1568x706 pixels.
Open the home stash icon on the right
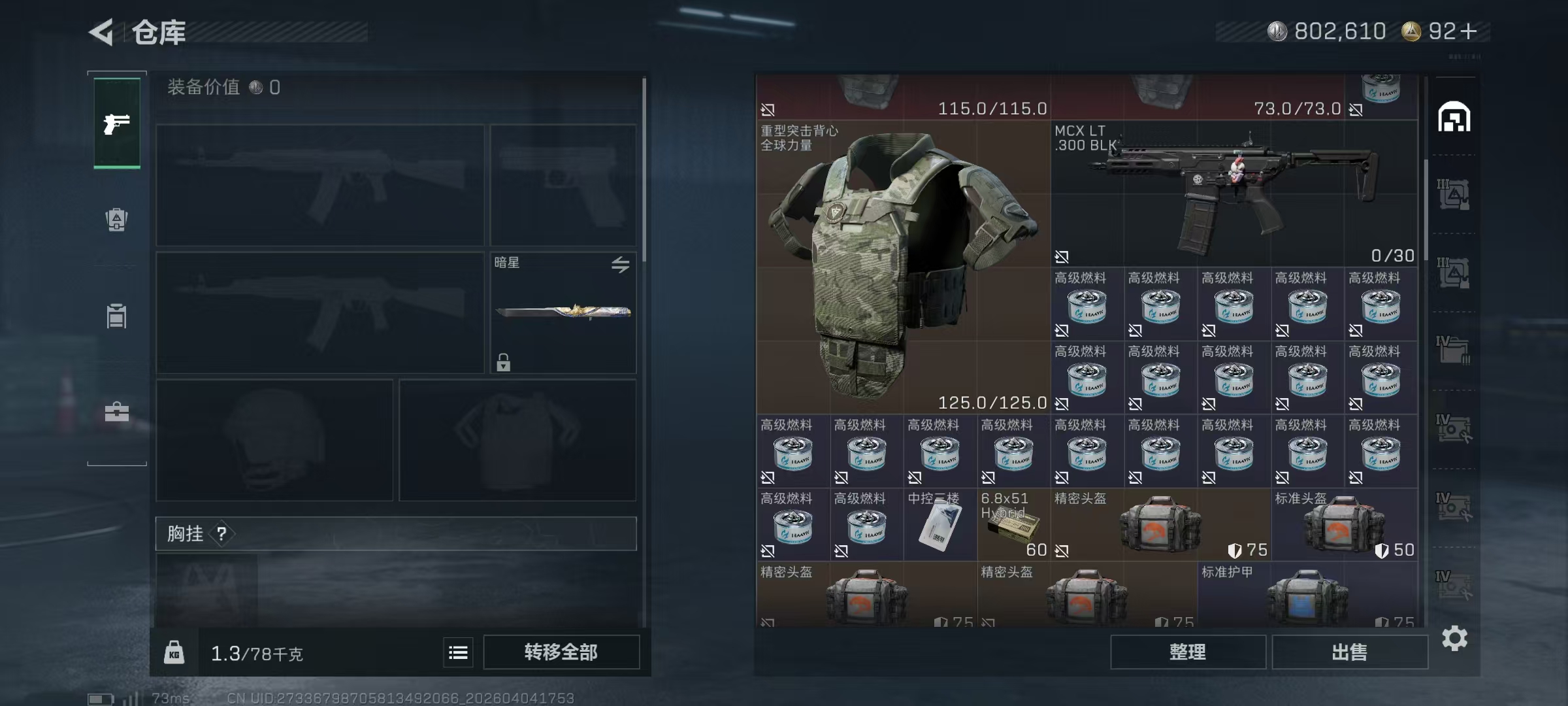click(x=1454, y=118)
